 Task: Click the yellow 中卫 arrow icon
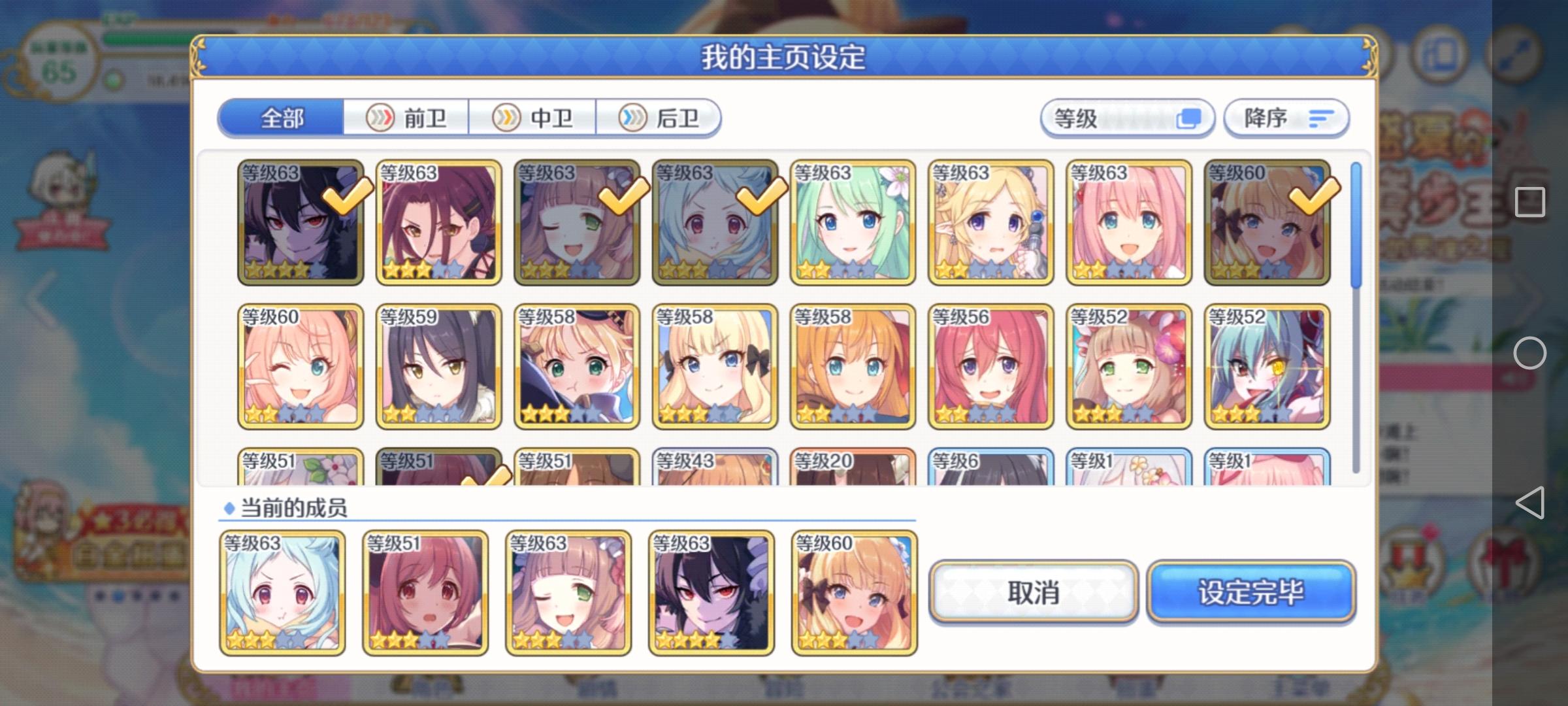[x=505, y=118]
